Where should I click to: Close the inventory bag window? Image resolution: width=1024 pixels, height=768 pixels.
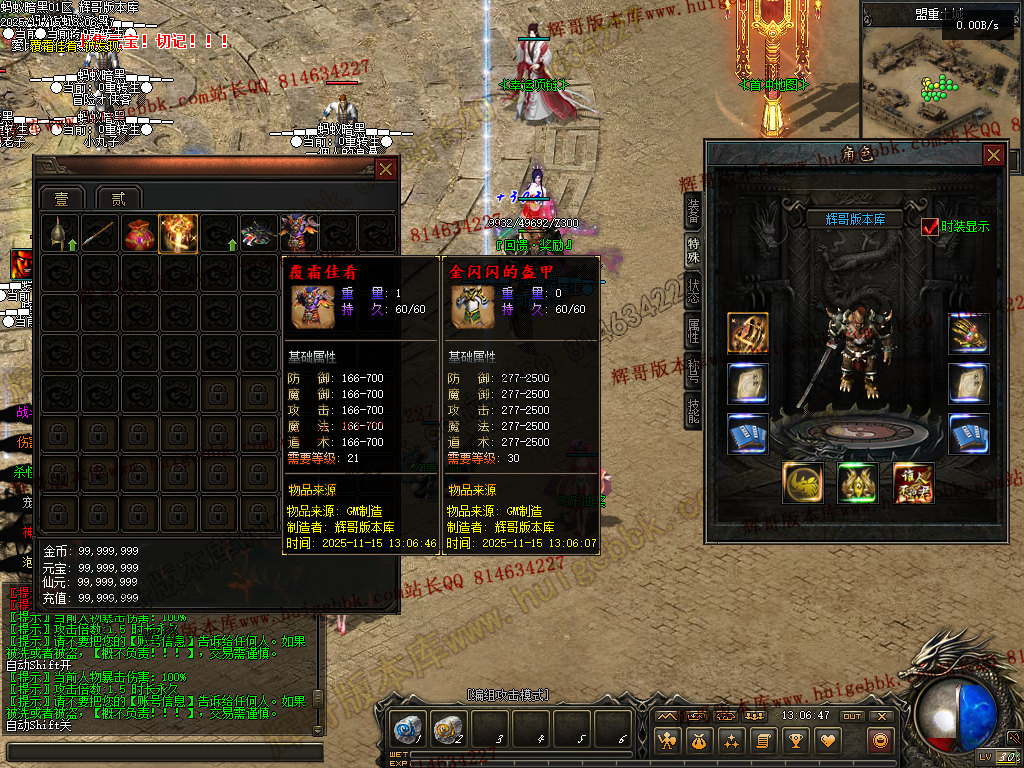tap(384, 169)
